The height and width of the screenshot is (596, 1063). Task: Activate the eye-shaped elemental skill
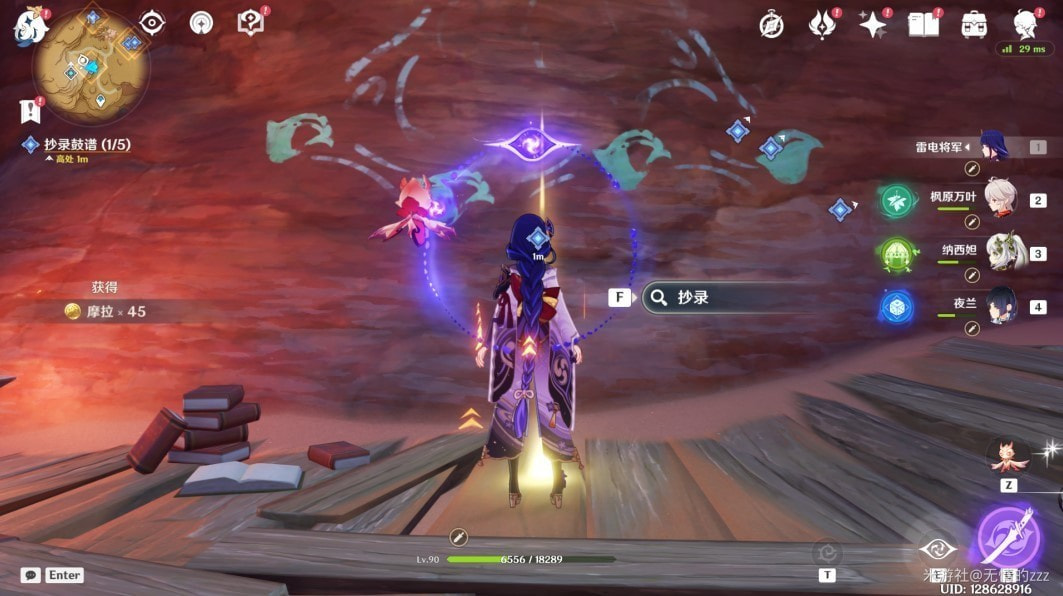click(937, 547)
